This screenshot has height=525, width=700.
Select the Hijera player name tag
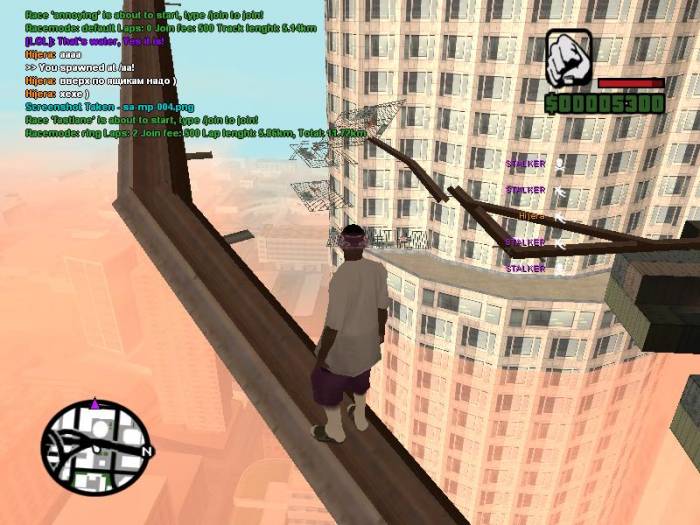532,215
